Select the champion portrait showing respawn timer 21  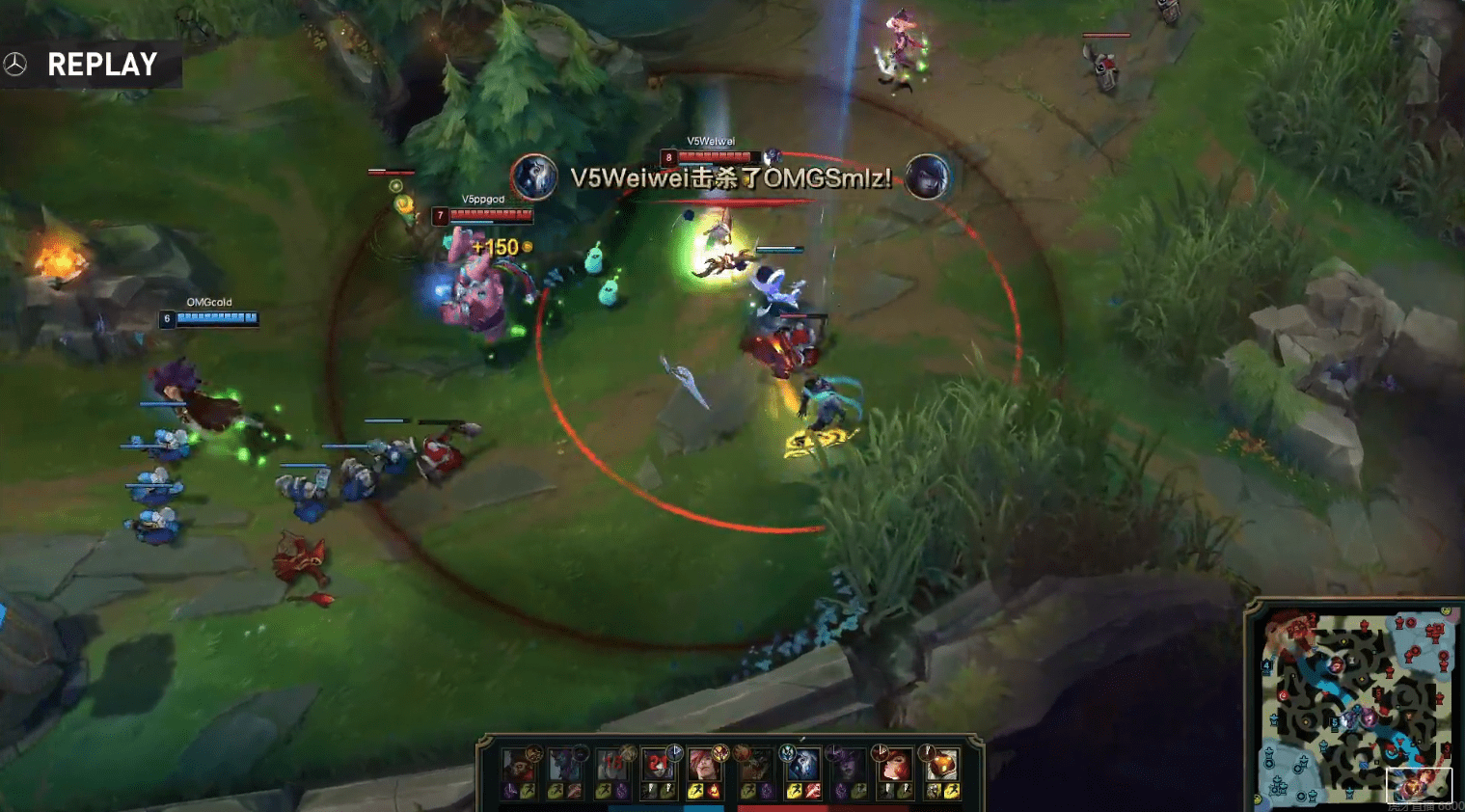click(659, 766)
